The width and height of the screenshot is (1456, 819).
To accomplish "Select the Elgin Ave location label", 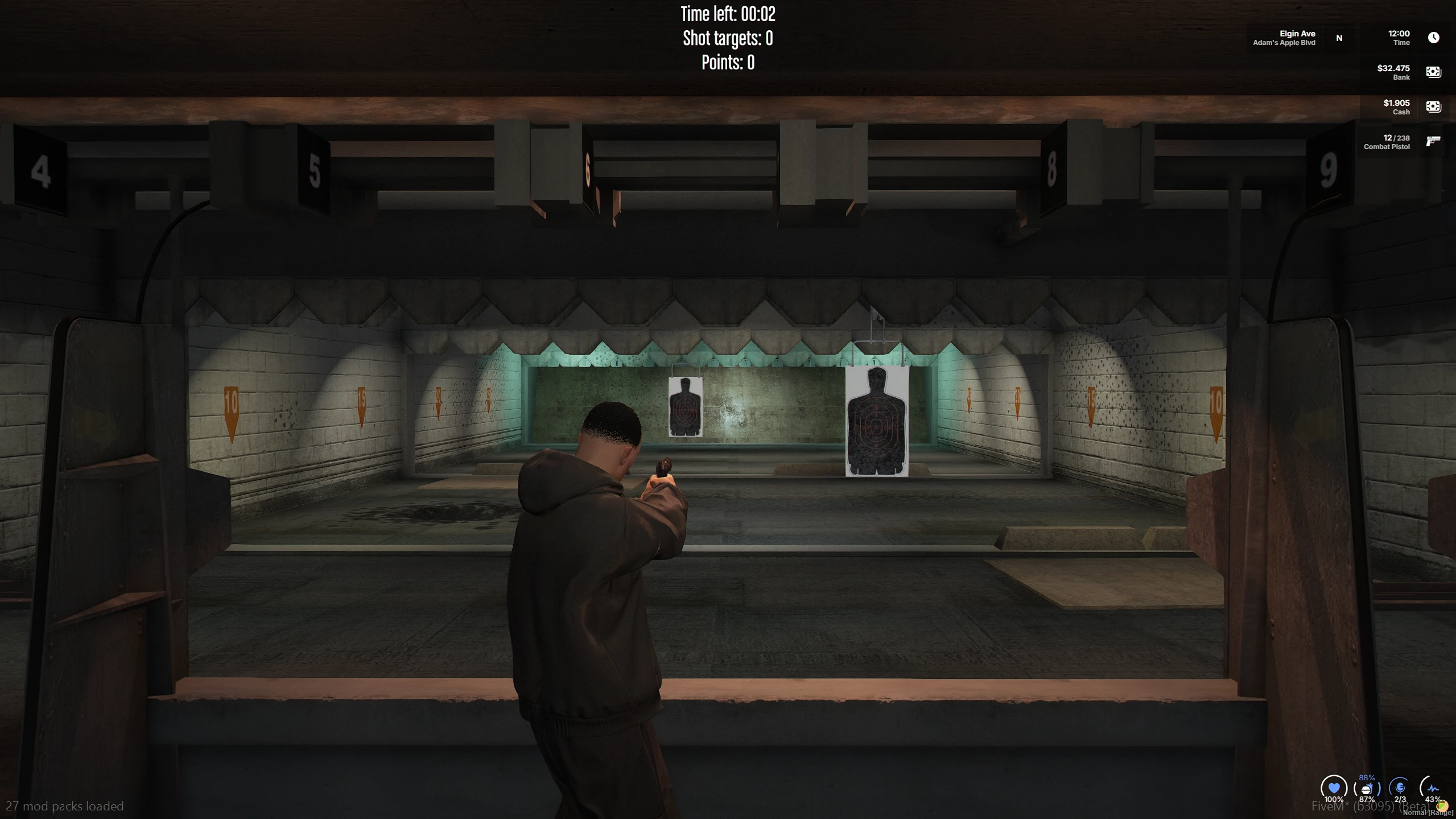I will point(1297,33).
